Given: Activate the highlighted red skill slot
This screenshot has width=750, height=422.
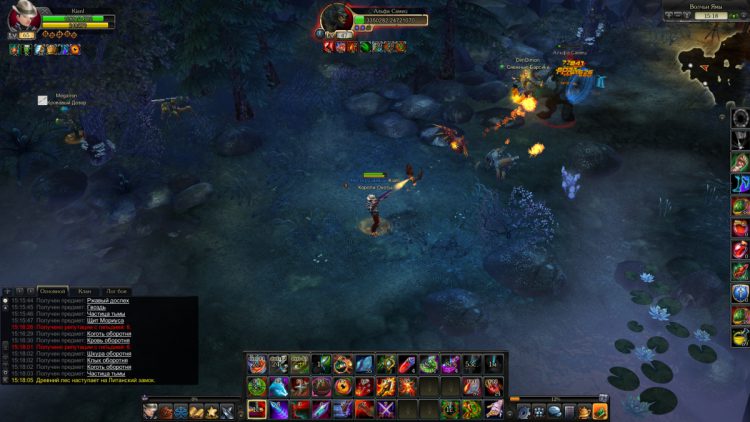Looking at the screenshot, I should (x=257, y=409).
